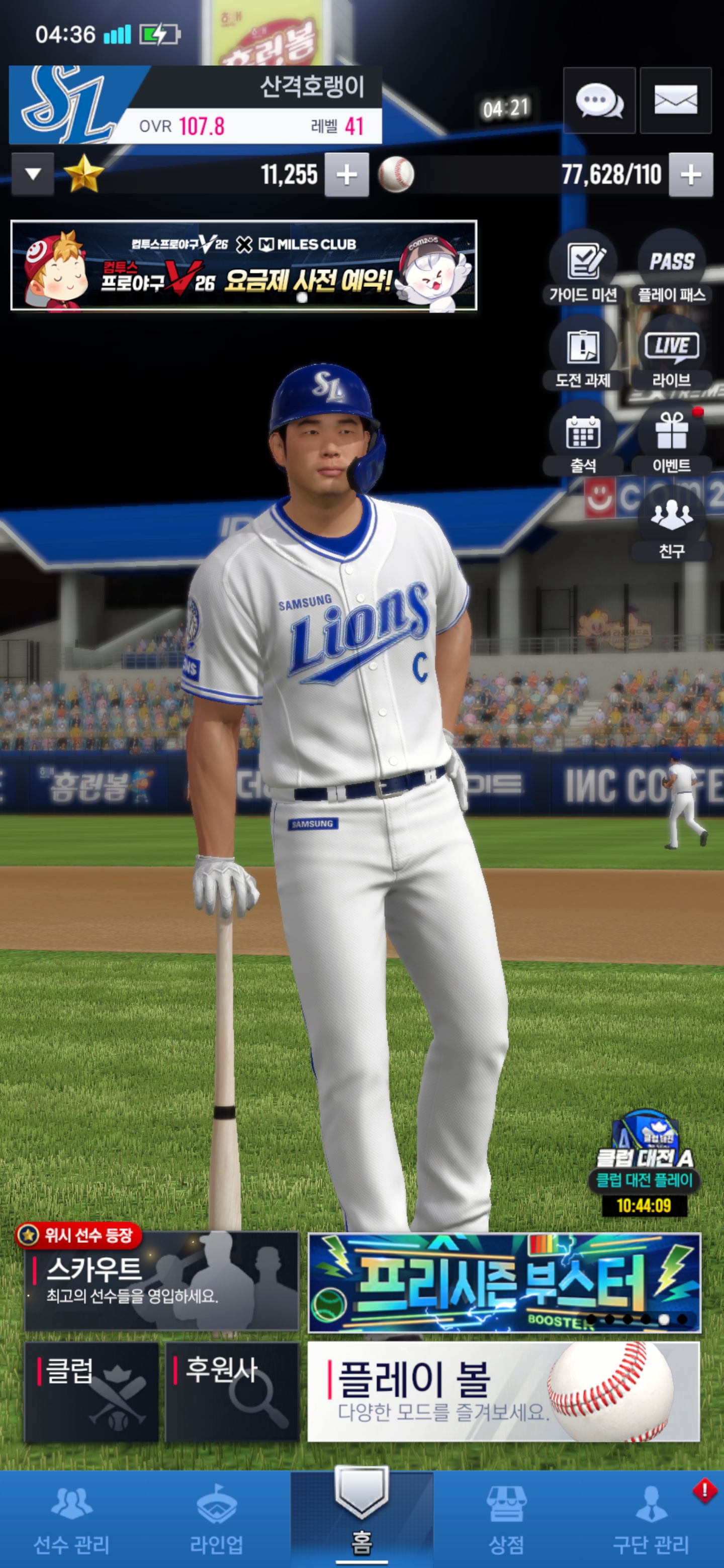
Task: Open the 친구 friends list
Action: coord(672,525)
